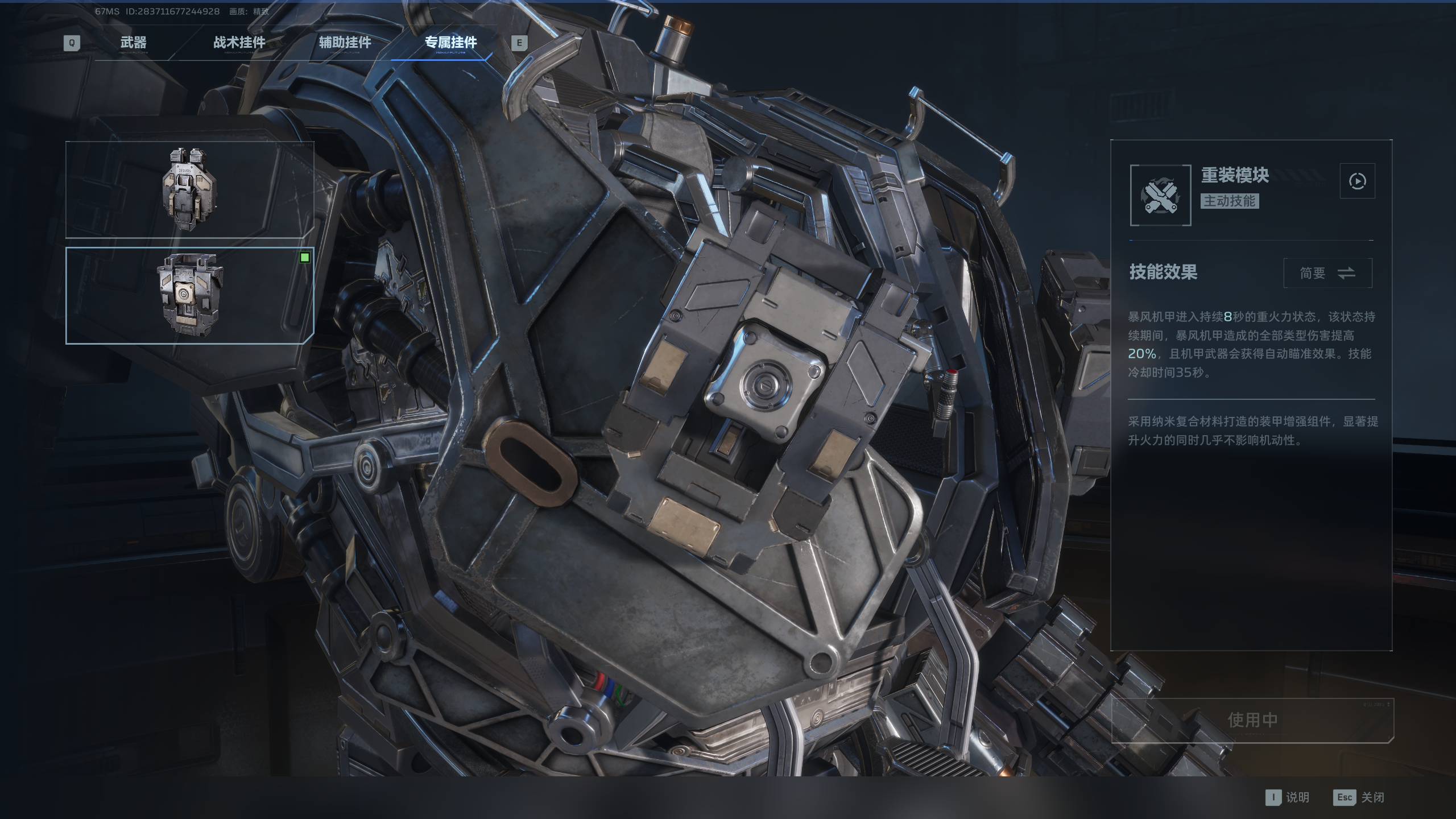Play the 重装模块 skill preview video
The width and height of the screenshot is (1456, 819).
(x=1357, y=181)
